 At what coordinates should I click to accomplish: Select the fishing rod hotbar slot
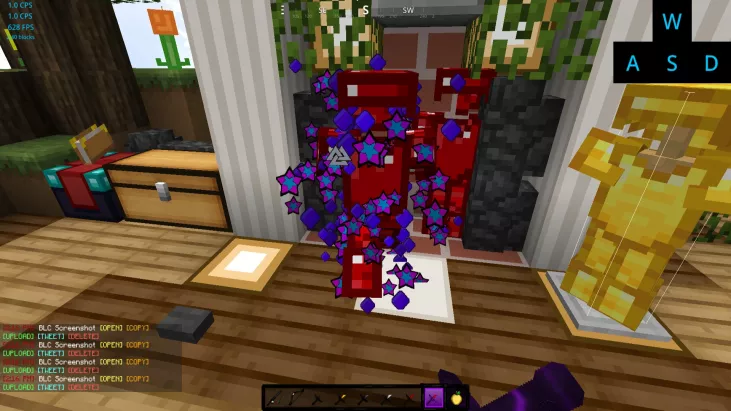click(x=275, y=398)
